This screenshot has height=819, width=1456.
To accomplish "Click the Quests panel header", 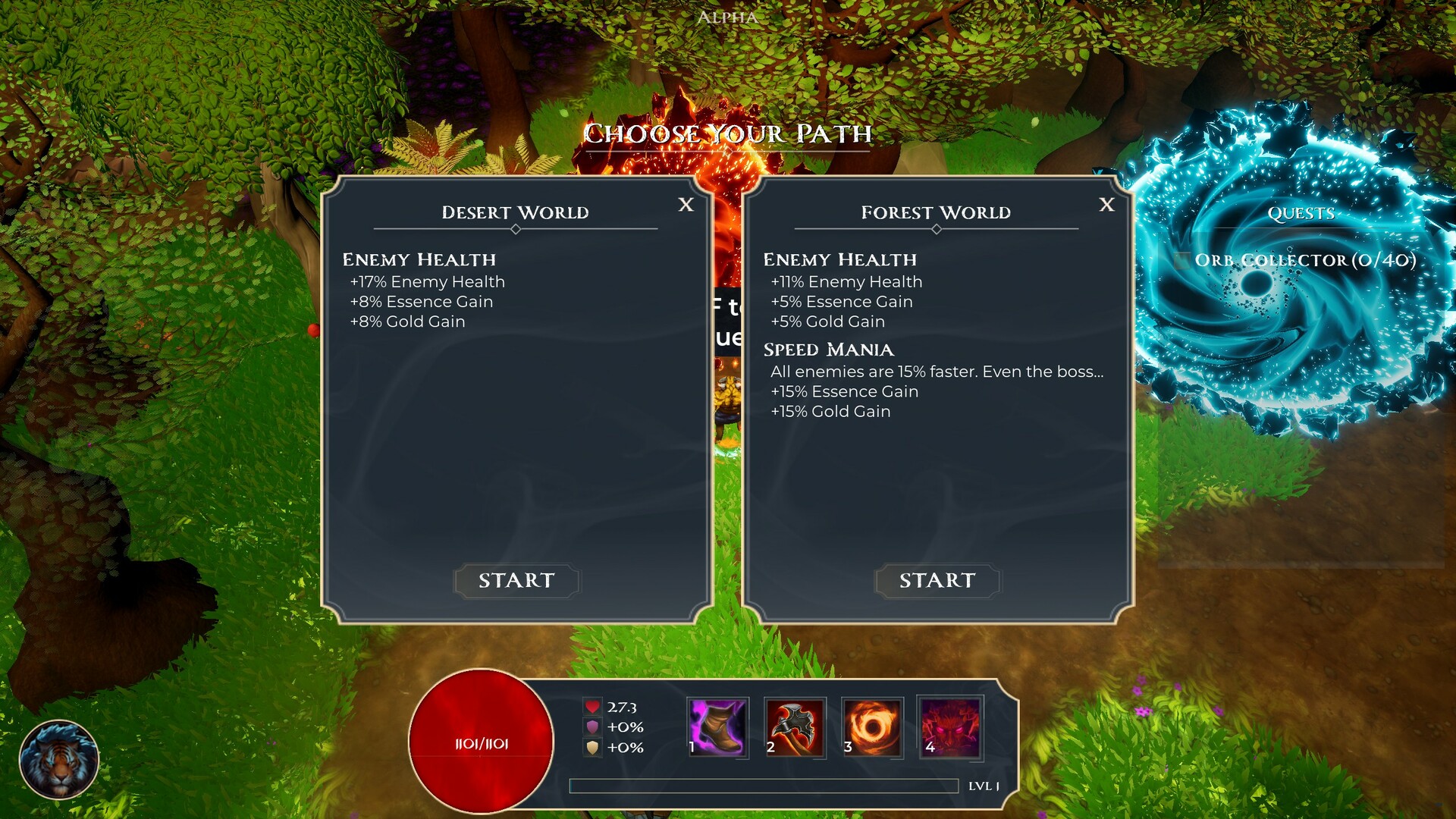I will pyautogui.click(x=1301, y=213).
